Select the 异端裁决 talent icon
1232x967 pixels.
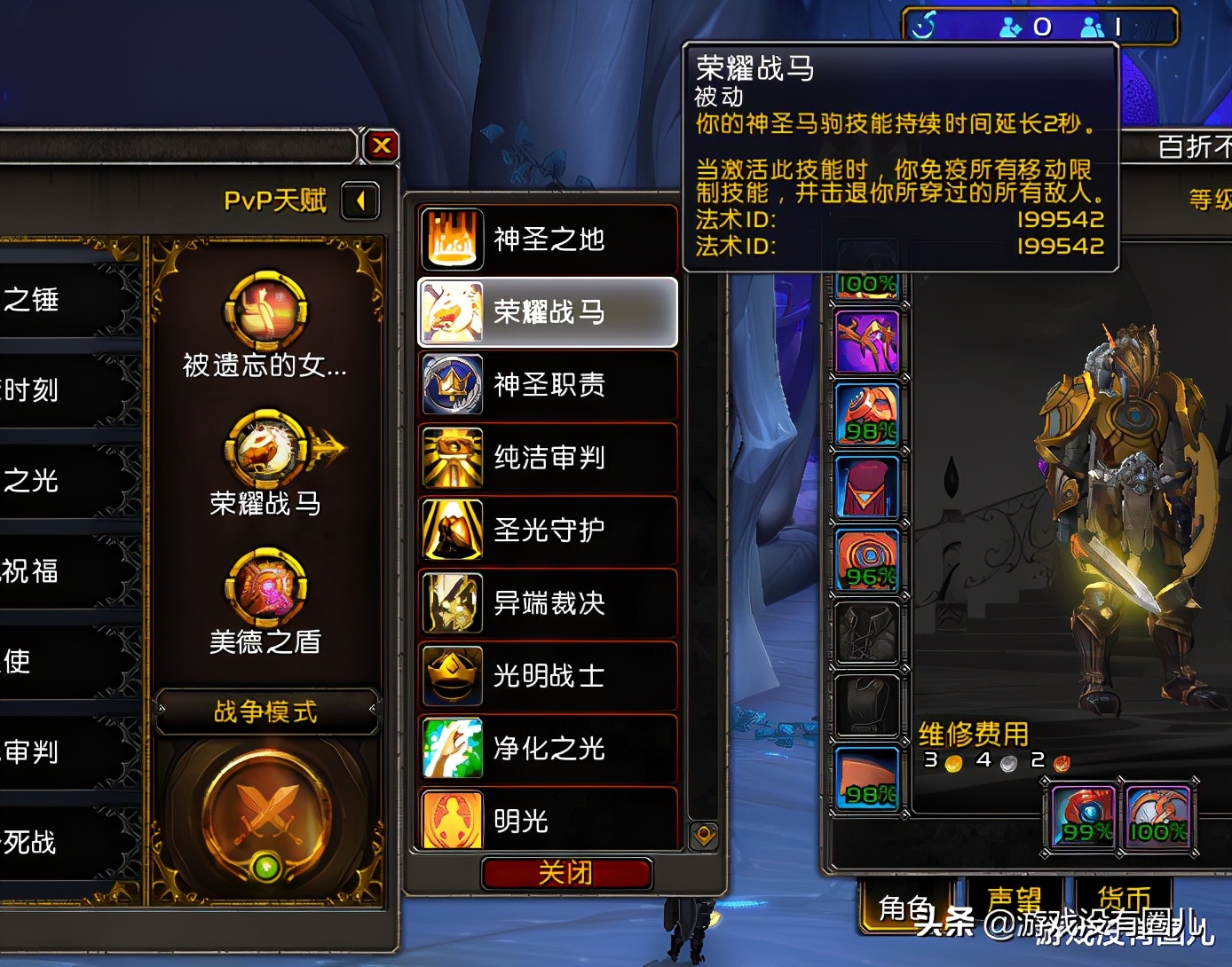click(453, 603)
